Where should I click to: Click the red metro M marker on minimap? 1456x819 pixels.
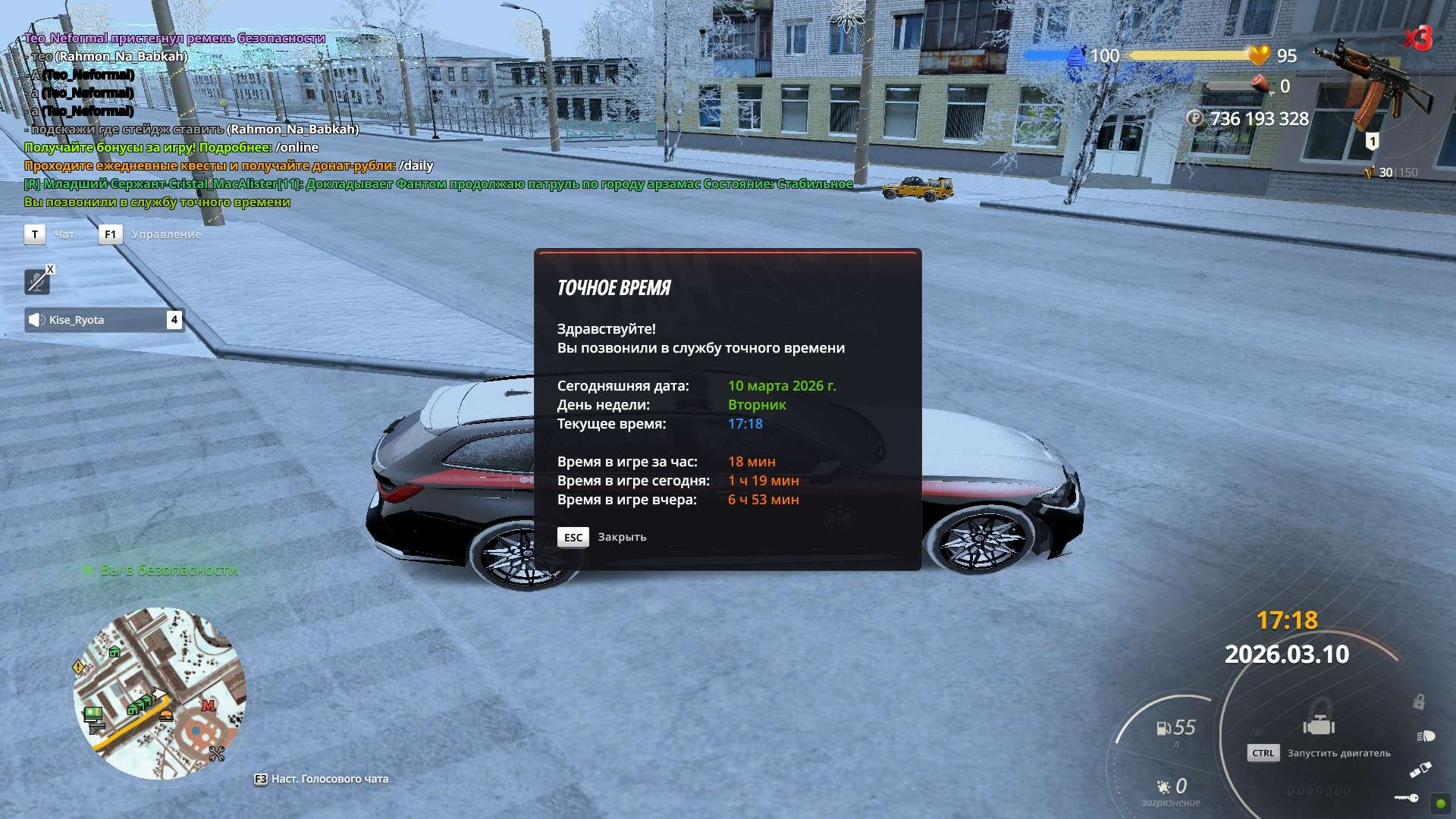coord(208,706)
